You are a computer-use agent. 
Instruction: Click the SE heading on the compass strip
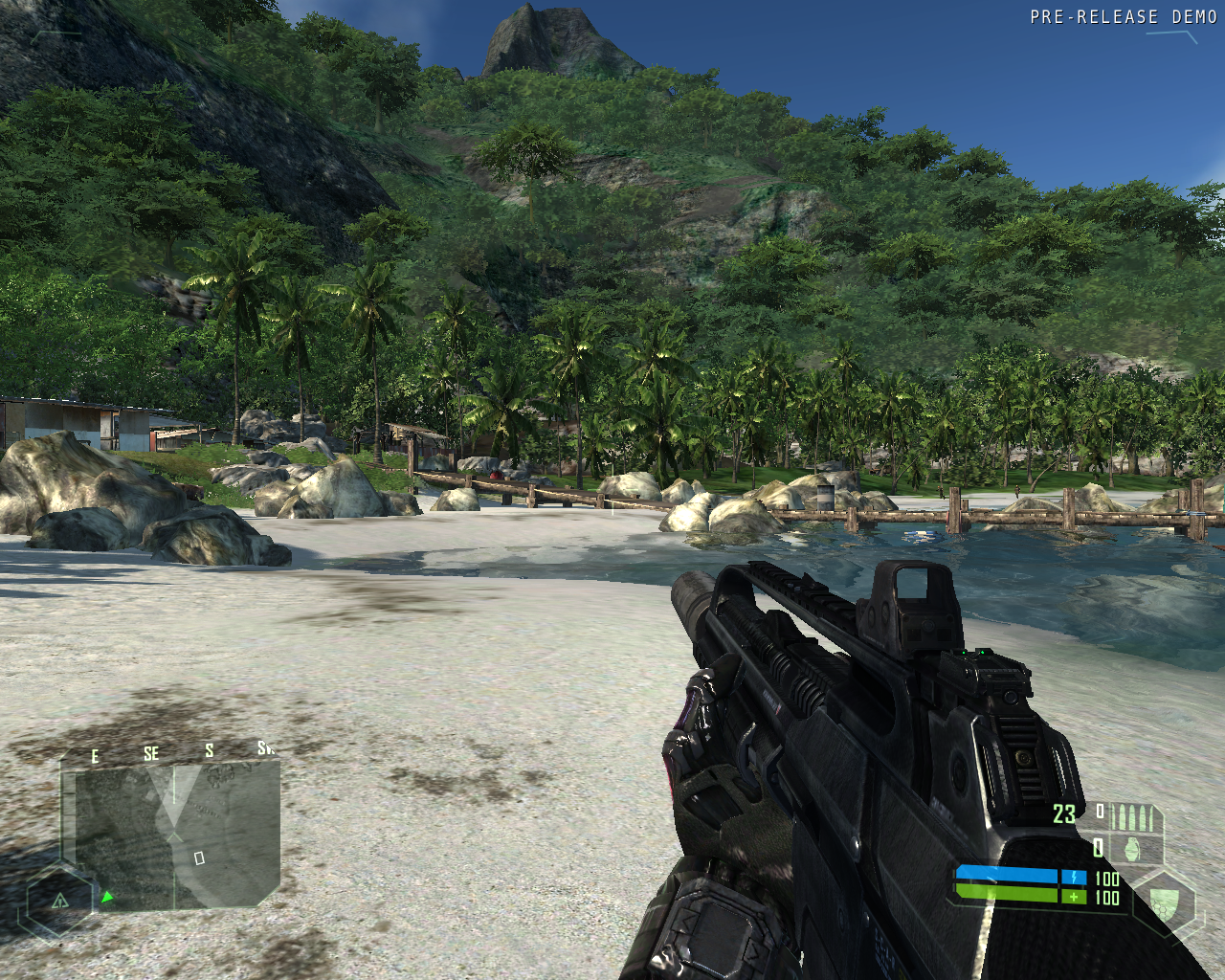(x=151, y=754)
